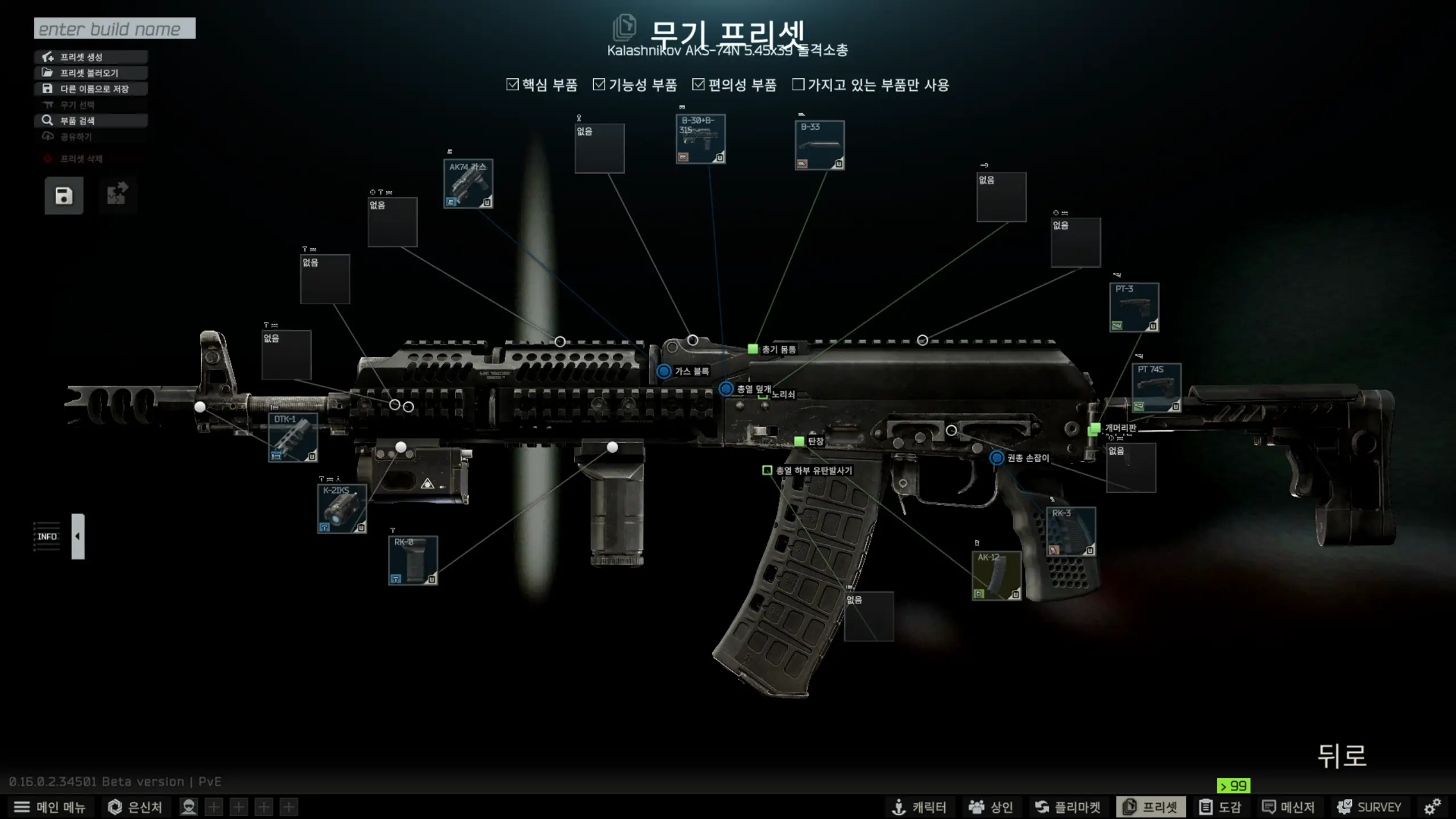Select the B-33 dust cover slot
This screenshot has height=819, width=1456.
click(x=820, y=145)
